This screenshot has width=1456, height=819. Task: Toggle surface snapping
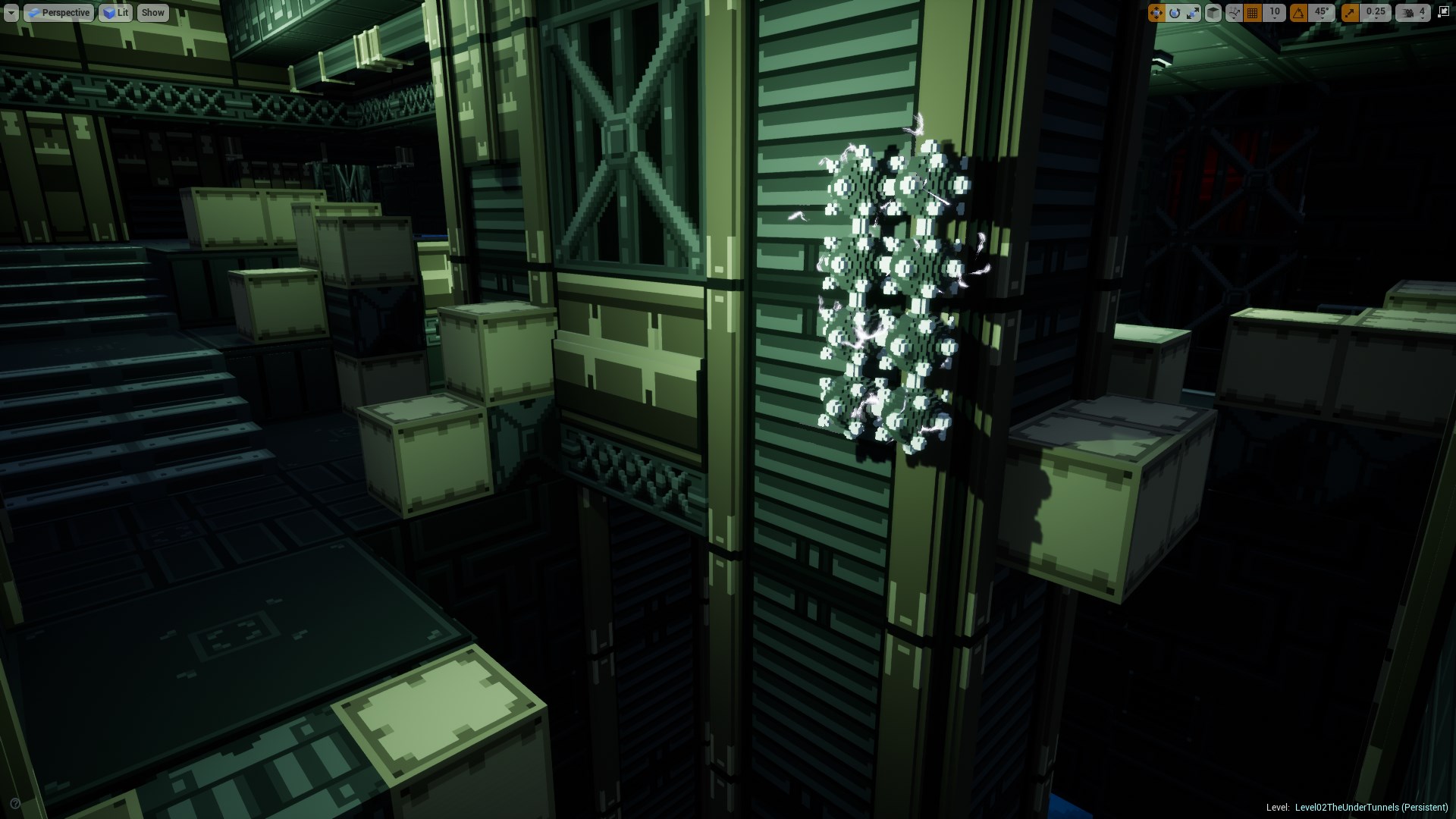(x=1234, y=12)
